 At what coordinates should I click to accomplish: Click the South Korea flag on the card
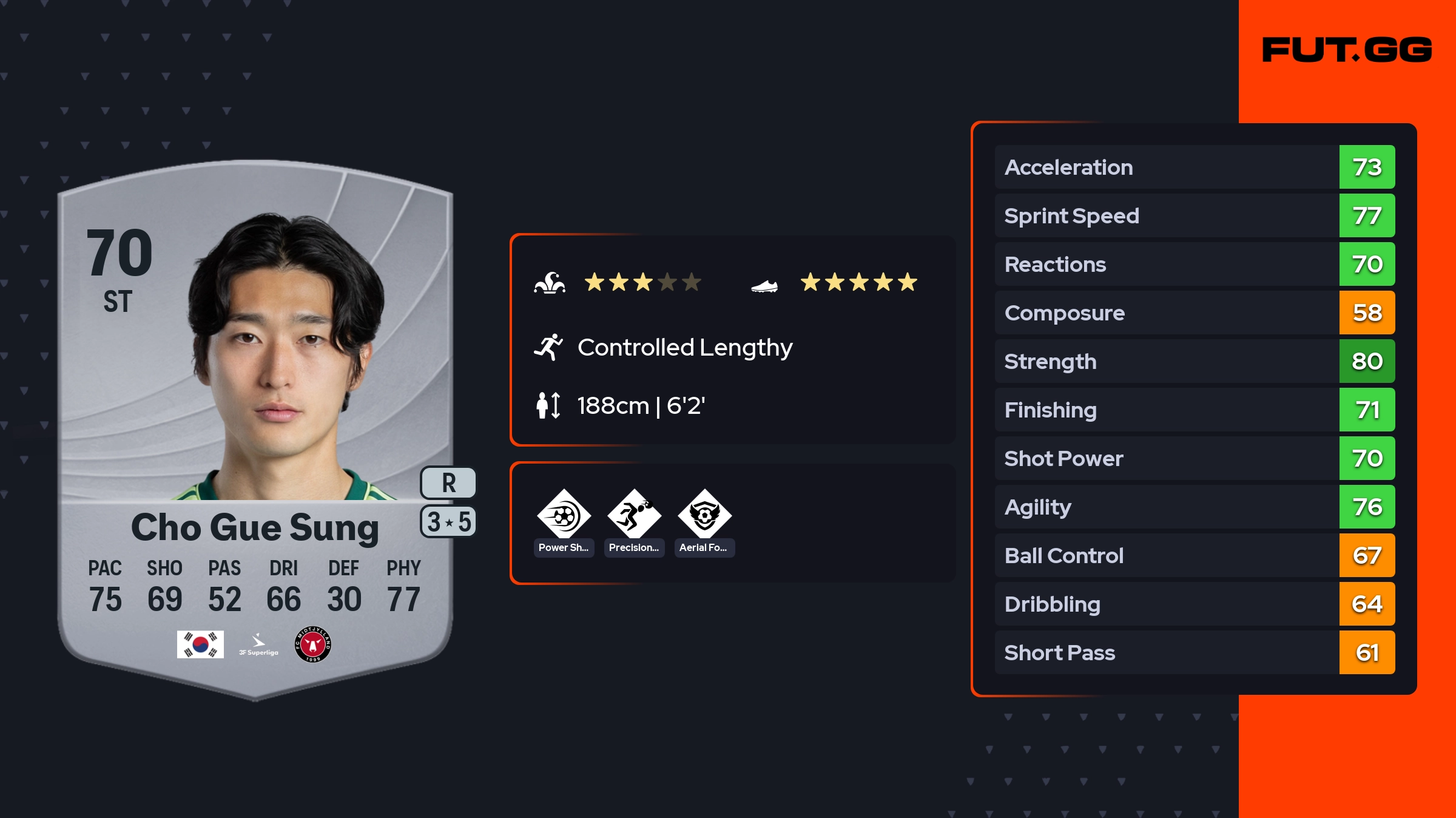(x=200, y=644)
